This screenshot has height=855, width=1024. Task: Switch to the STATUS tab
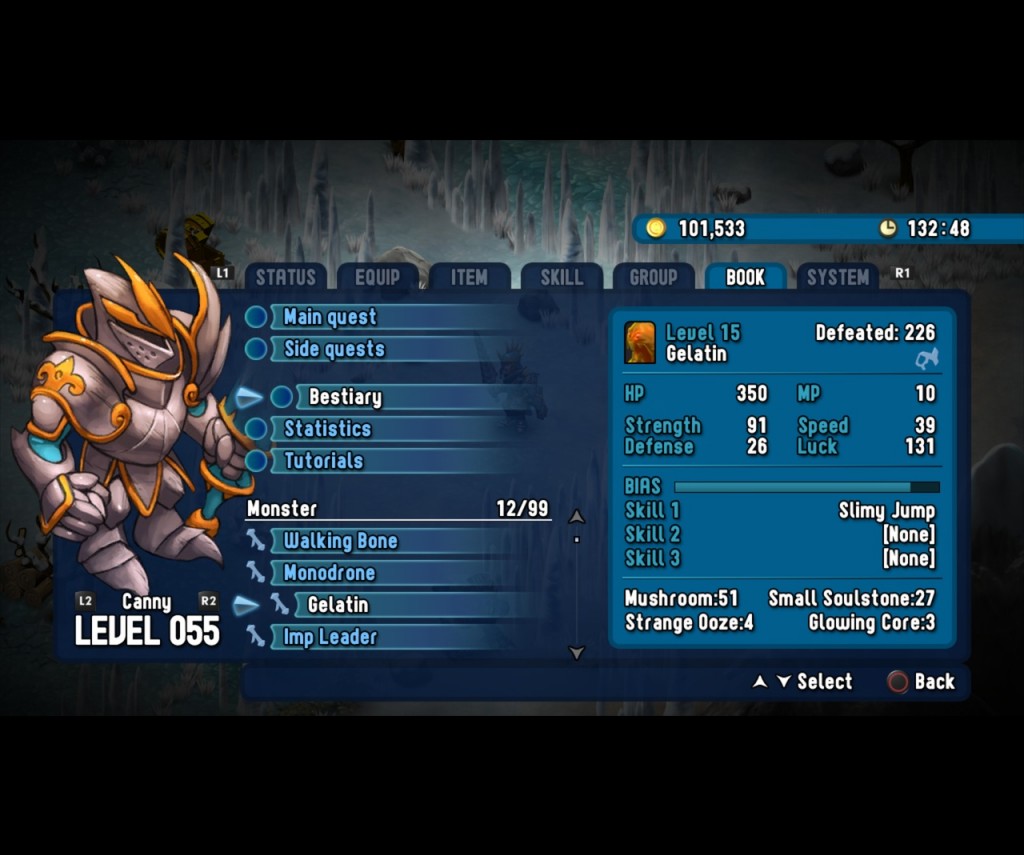pyautogui.click(x=285, y=278)
